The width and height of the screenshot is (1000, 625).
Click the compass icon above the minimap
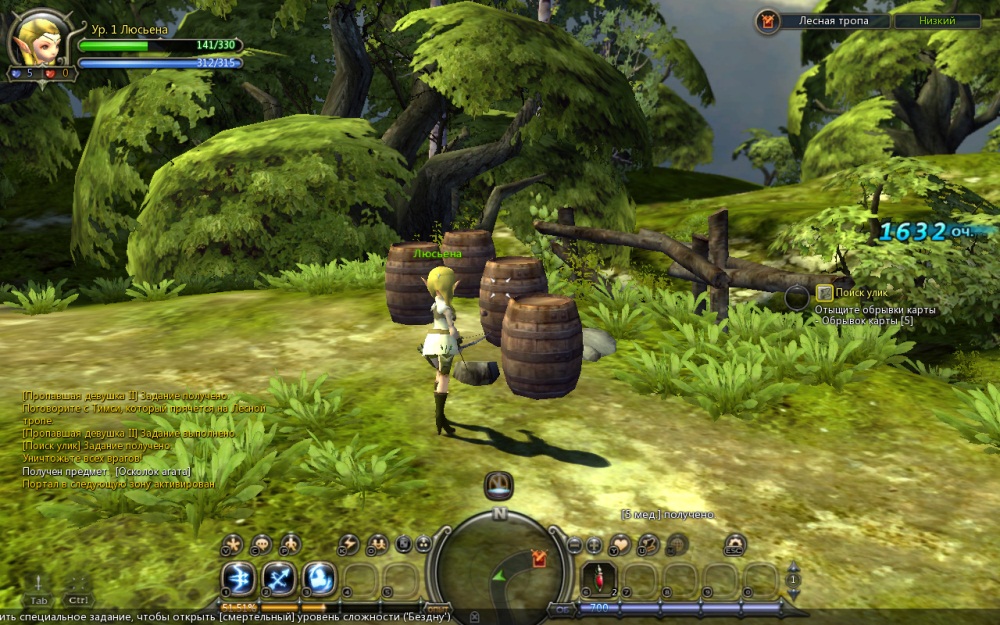(x=500, y=486)
